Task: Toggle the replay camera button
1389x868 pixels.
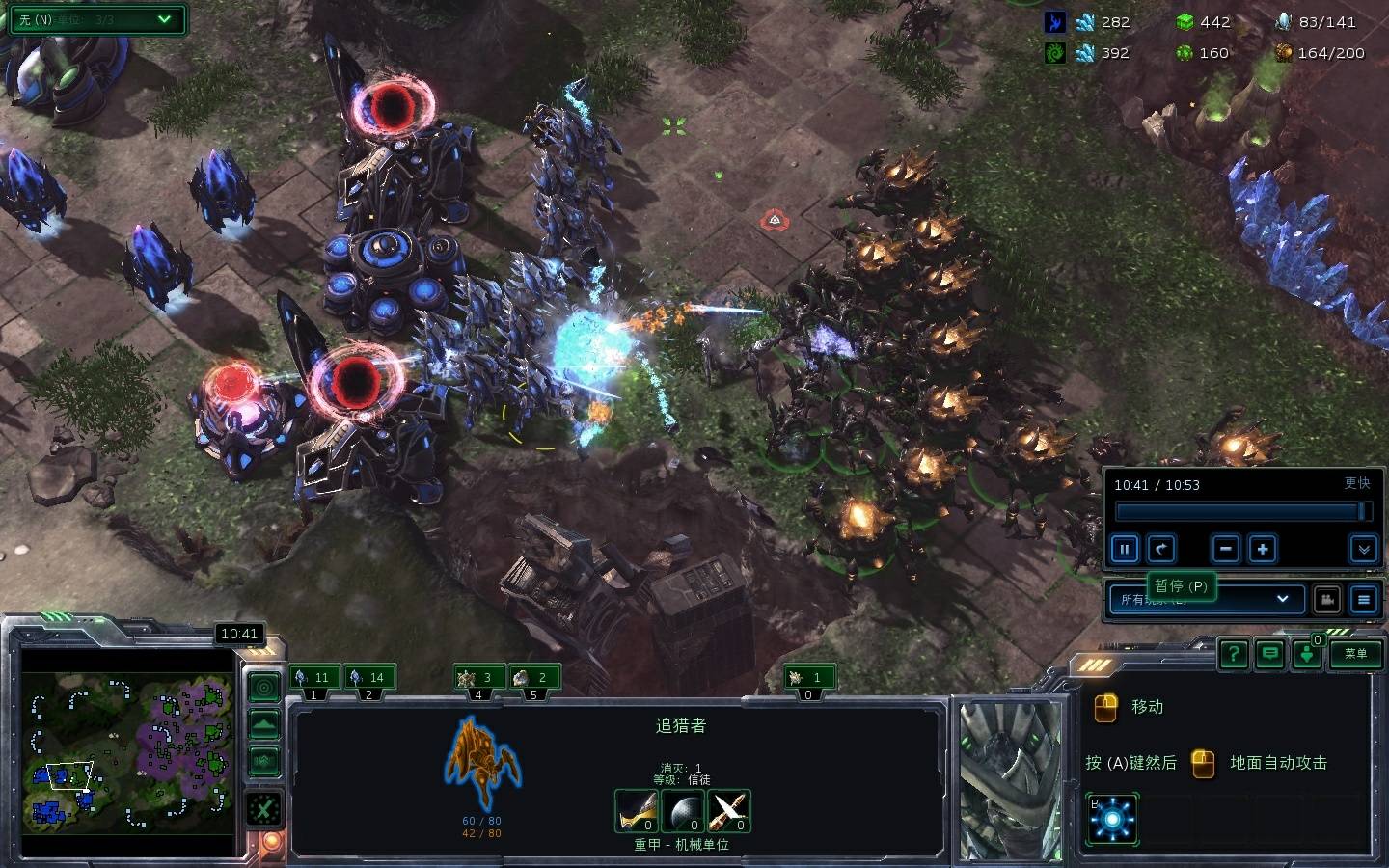Action: (x=1327, y=599)
